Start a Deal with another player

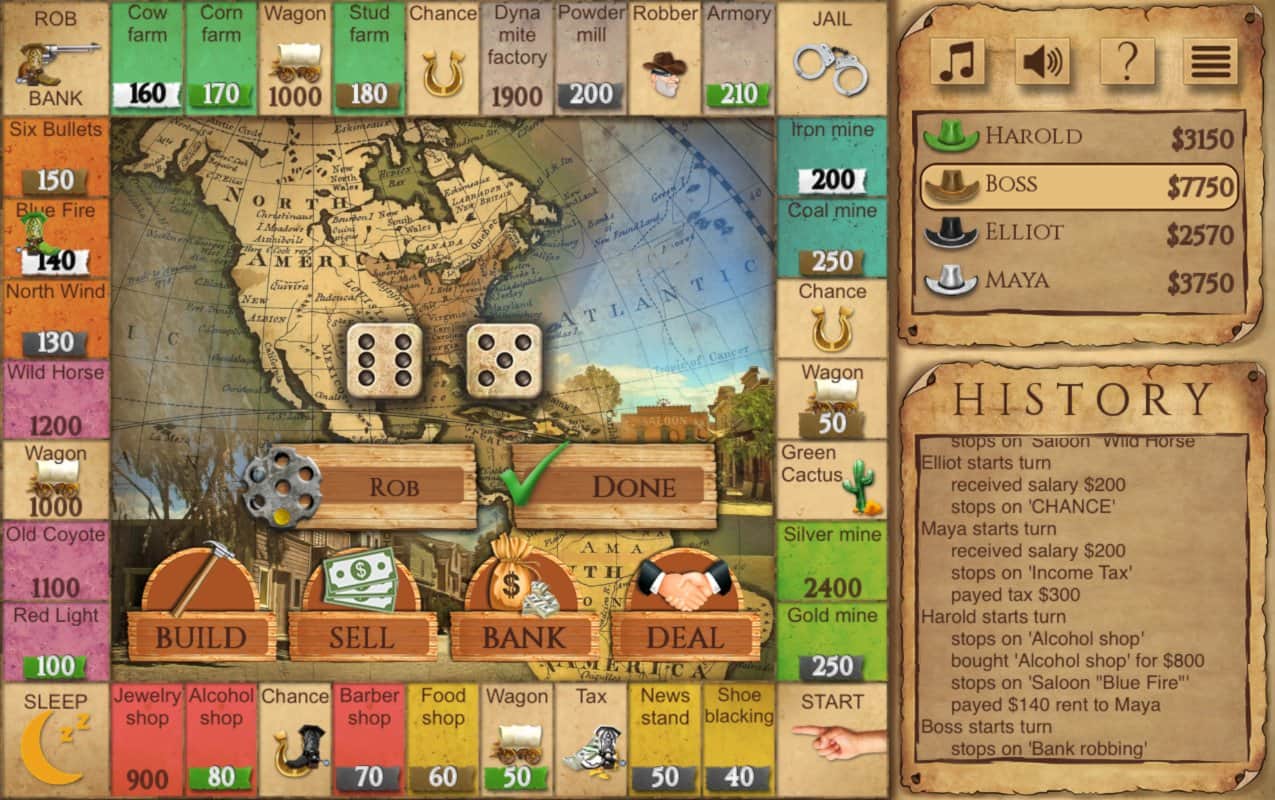(685, 636)
